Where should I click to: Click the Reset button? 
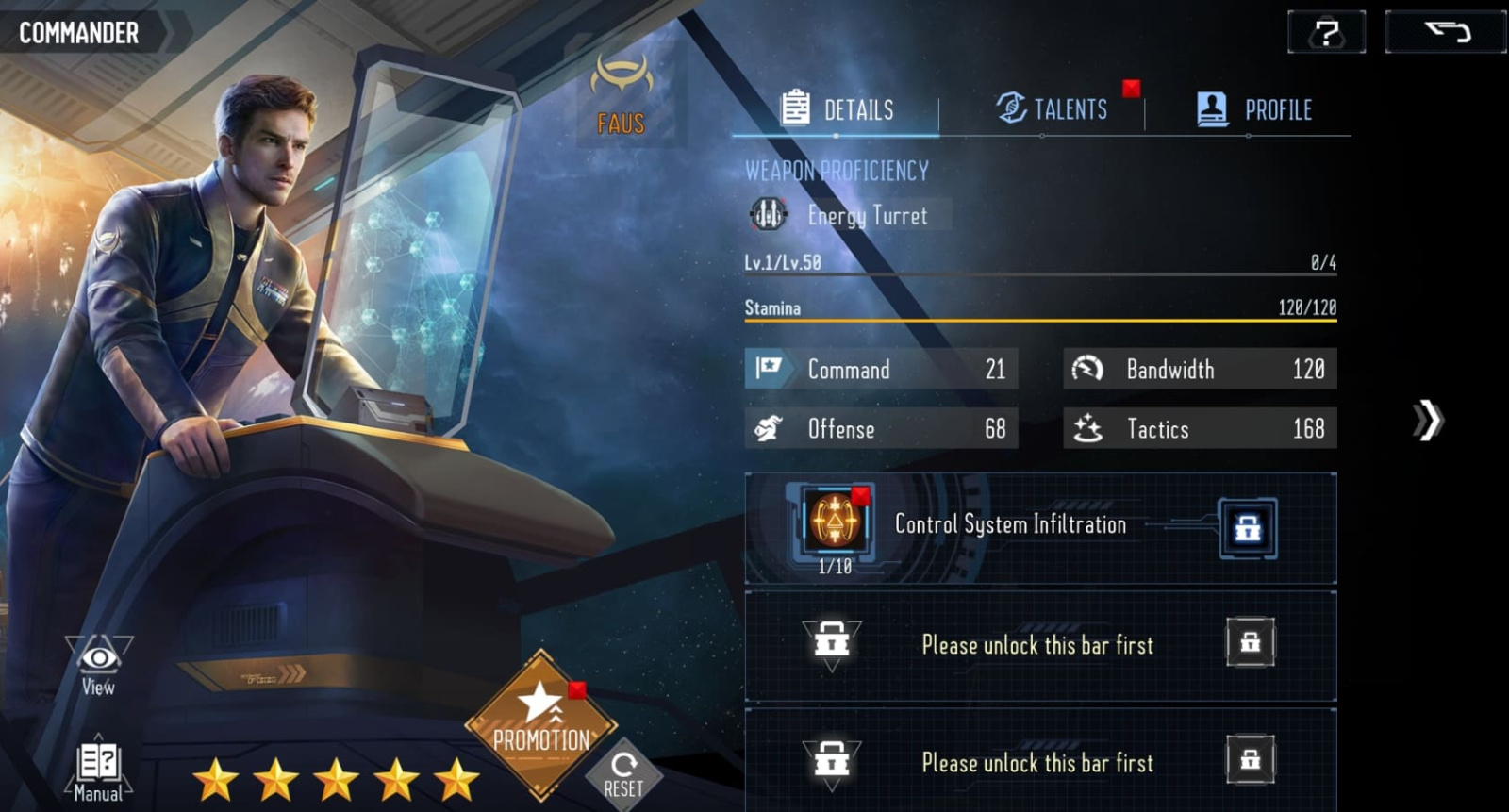pyautogui.click(x=623, y=775)
